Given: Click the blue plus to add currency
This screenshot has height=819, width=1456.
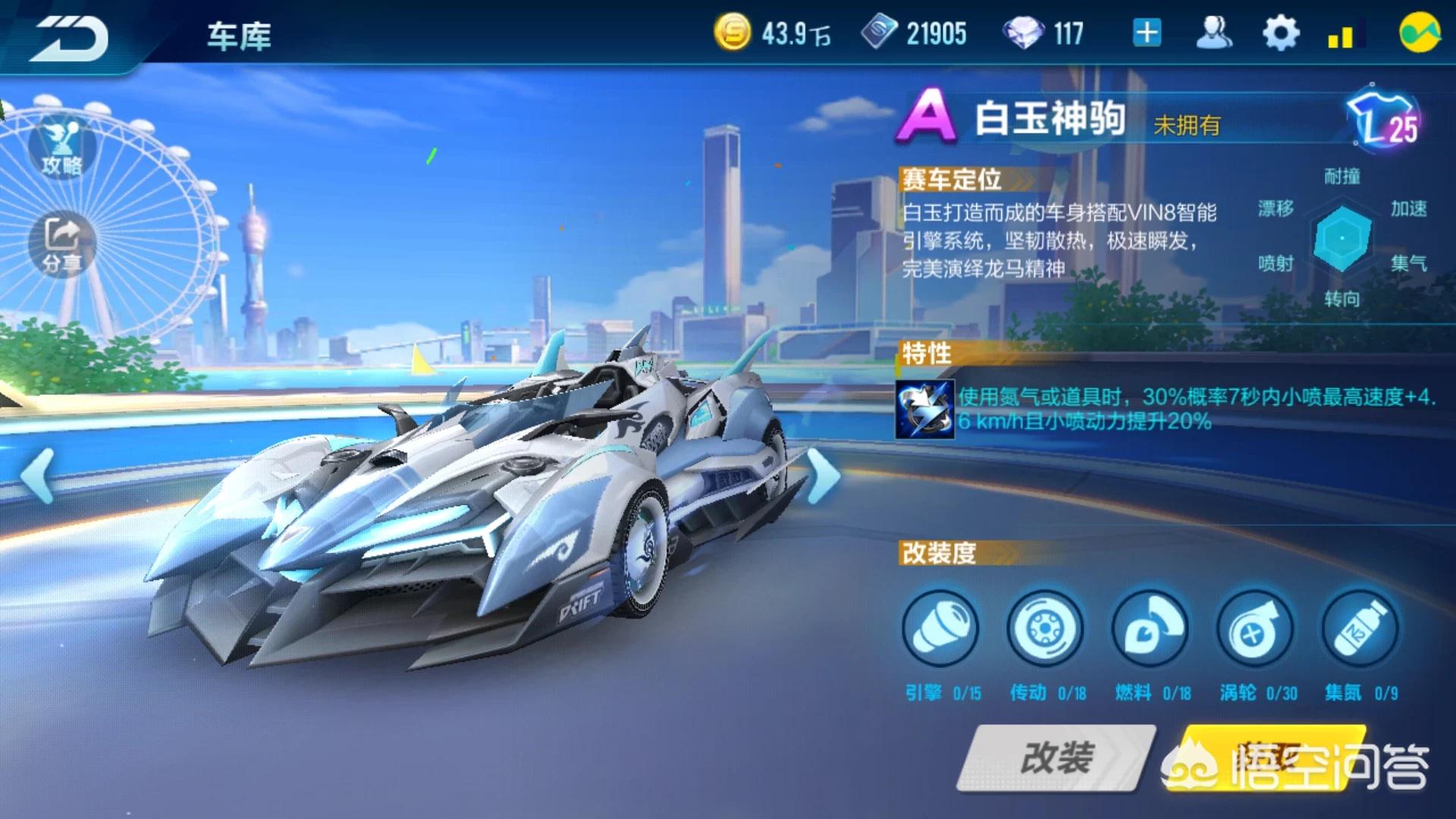Looking at the screenshot, I should [1147, 33].
